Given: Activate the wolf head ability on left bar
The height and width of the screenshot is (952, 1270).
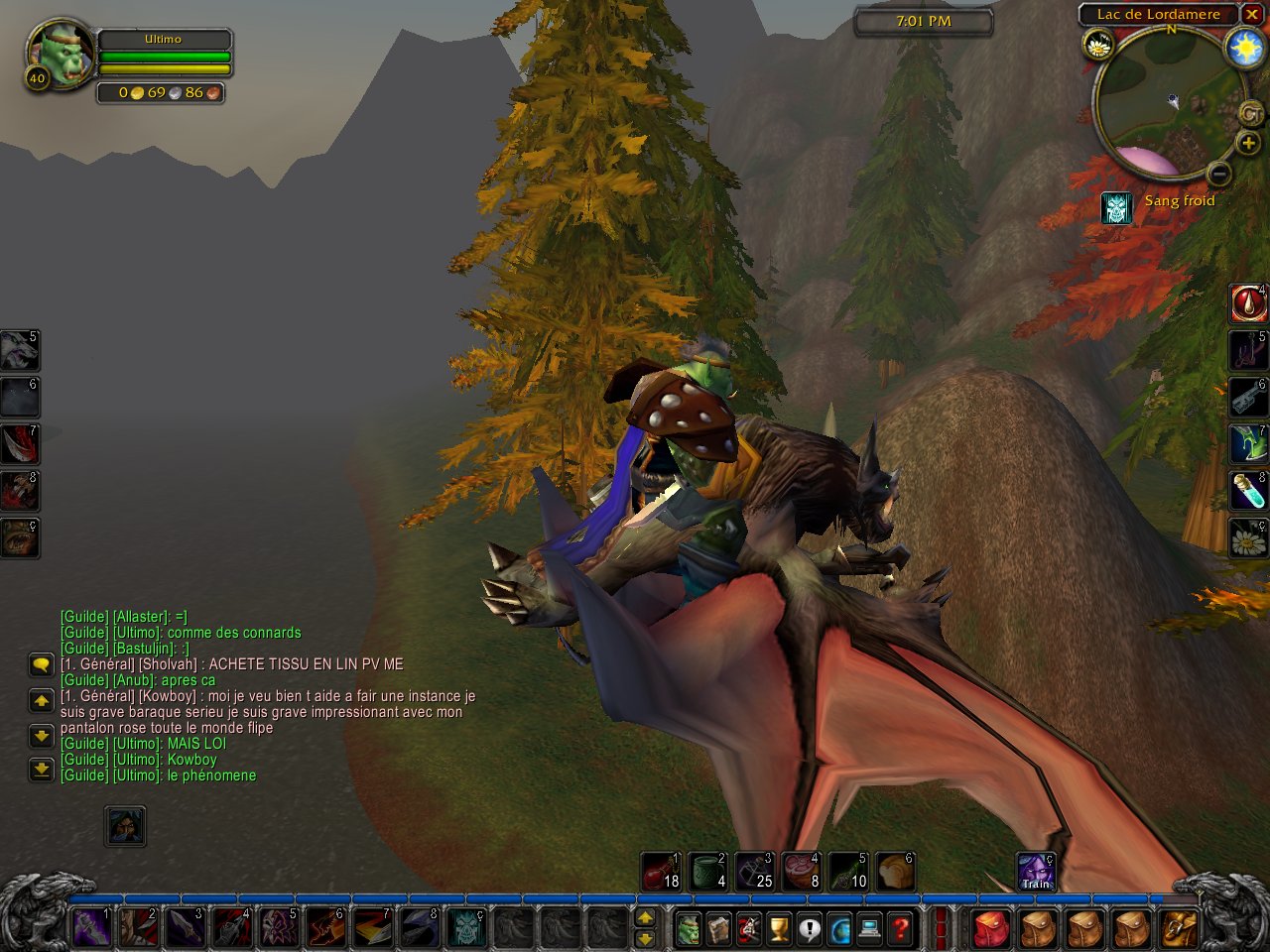Looking at the screenshot, I should 19,350.
